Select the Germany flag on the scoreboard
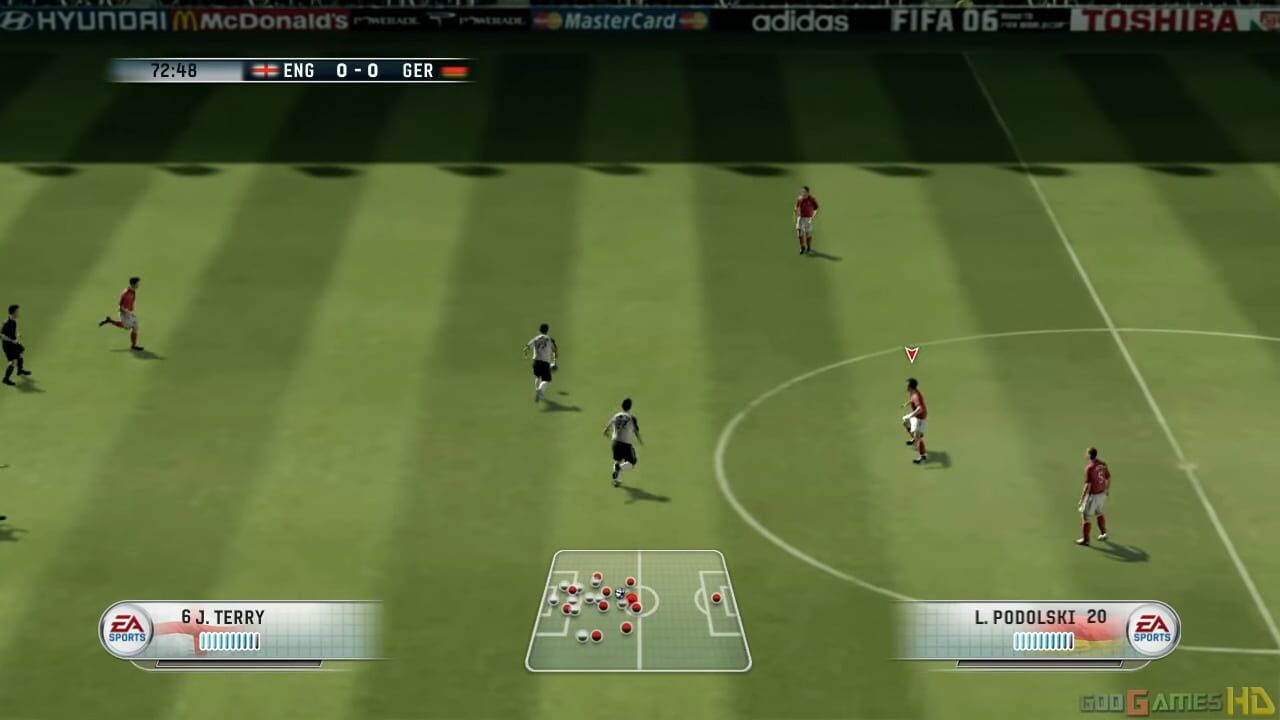This screenshot has height=720, width=1280. pos(452,71)
